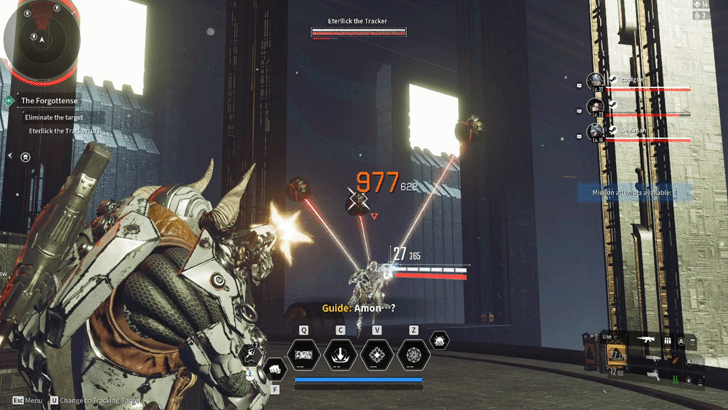
Task: Select the second party member portrait
Action: [x=596, y=106]
